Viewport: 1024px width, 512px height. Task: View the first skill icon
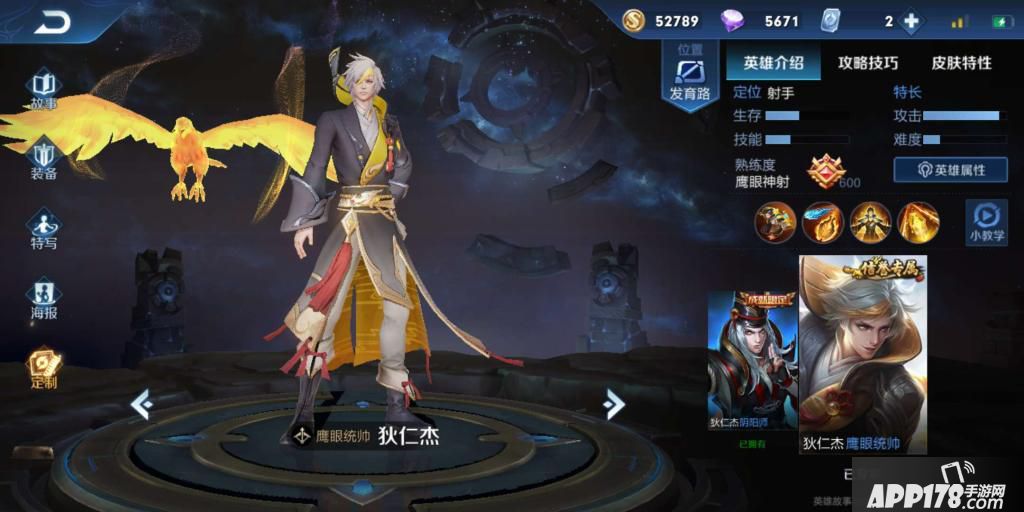point(774,221)
